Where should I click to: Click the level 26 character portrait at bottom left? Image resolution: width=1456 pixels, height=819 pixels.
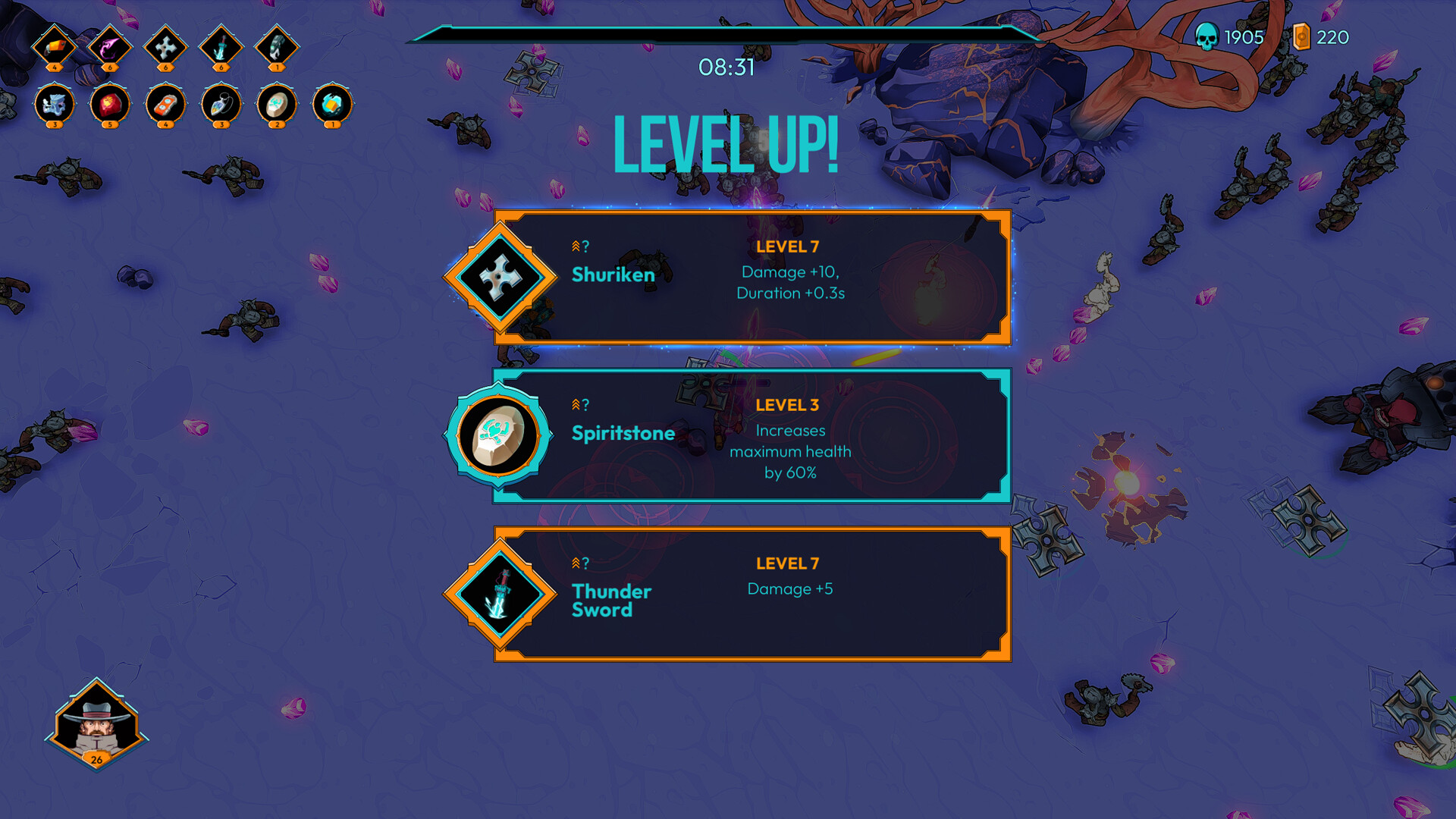tap(96, 724)
